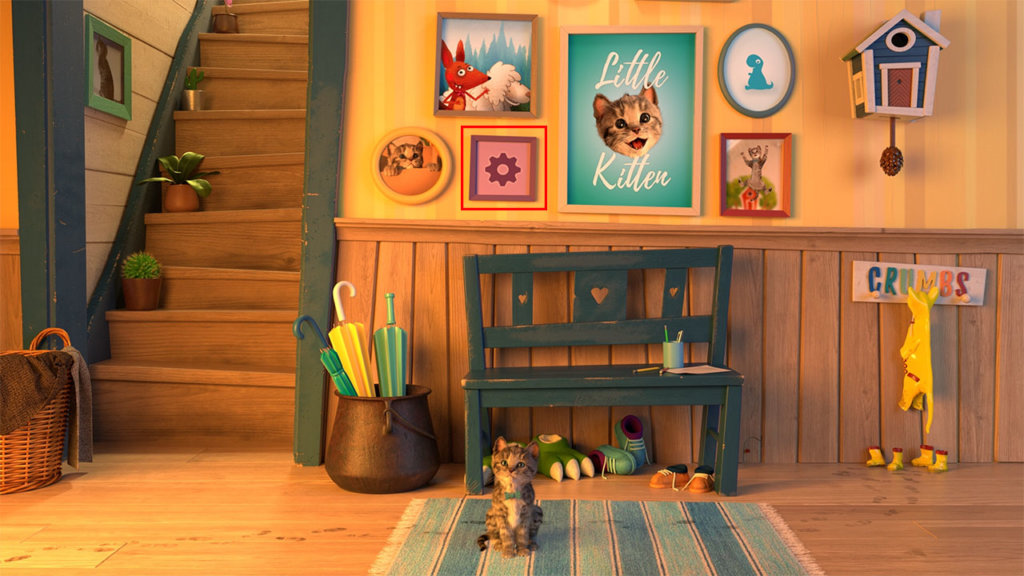Open the blue dinosaur oval picture
Screen dimensions: 1024x576
coord(757,71)
